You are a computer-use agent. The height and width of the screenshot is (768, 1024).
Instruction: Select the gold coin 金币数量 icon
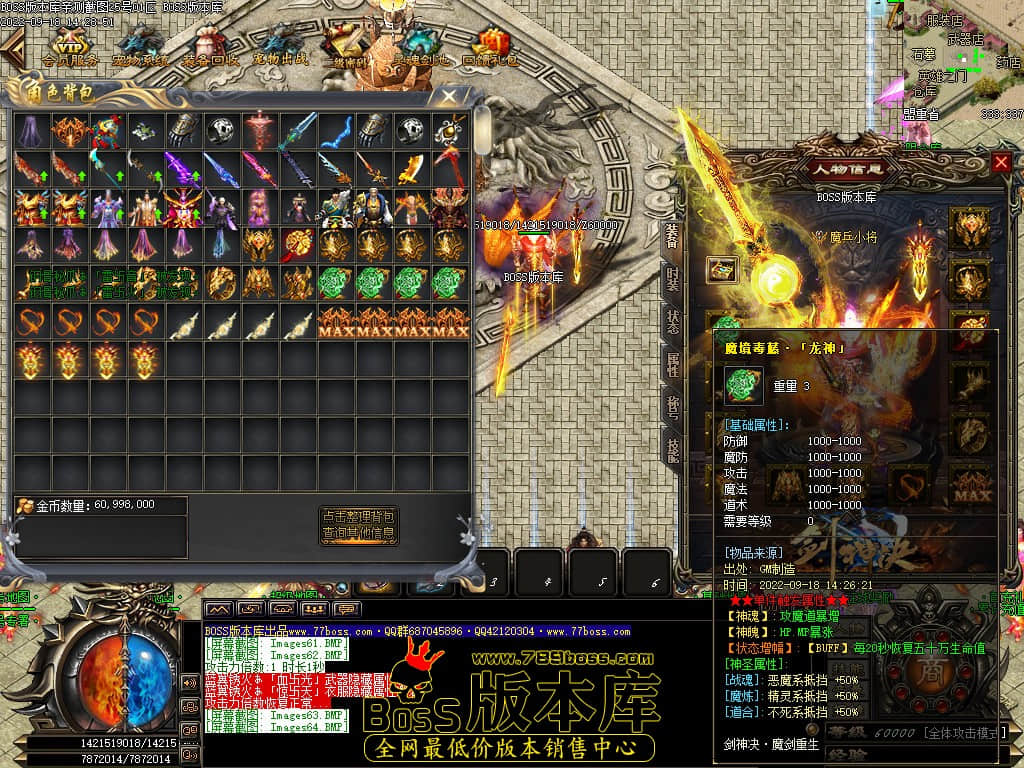tap(25, 506)
